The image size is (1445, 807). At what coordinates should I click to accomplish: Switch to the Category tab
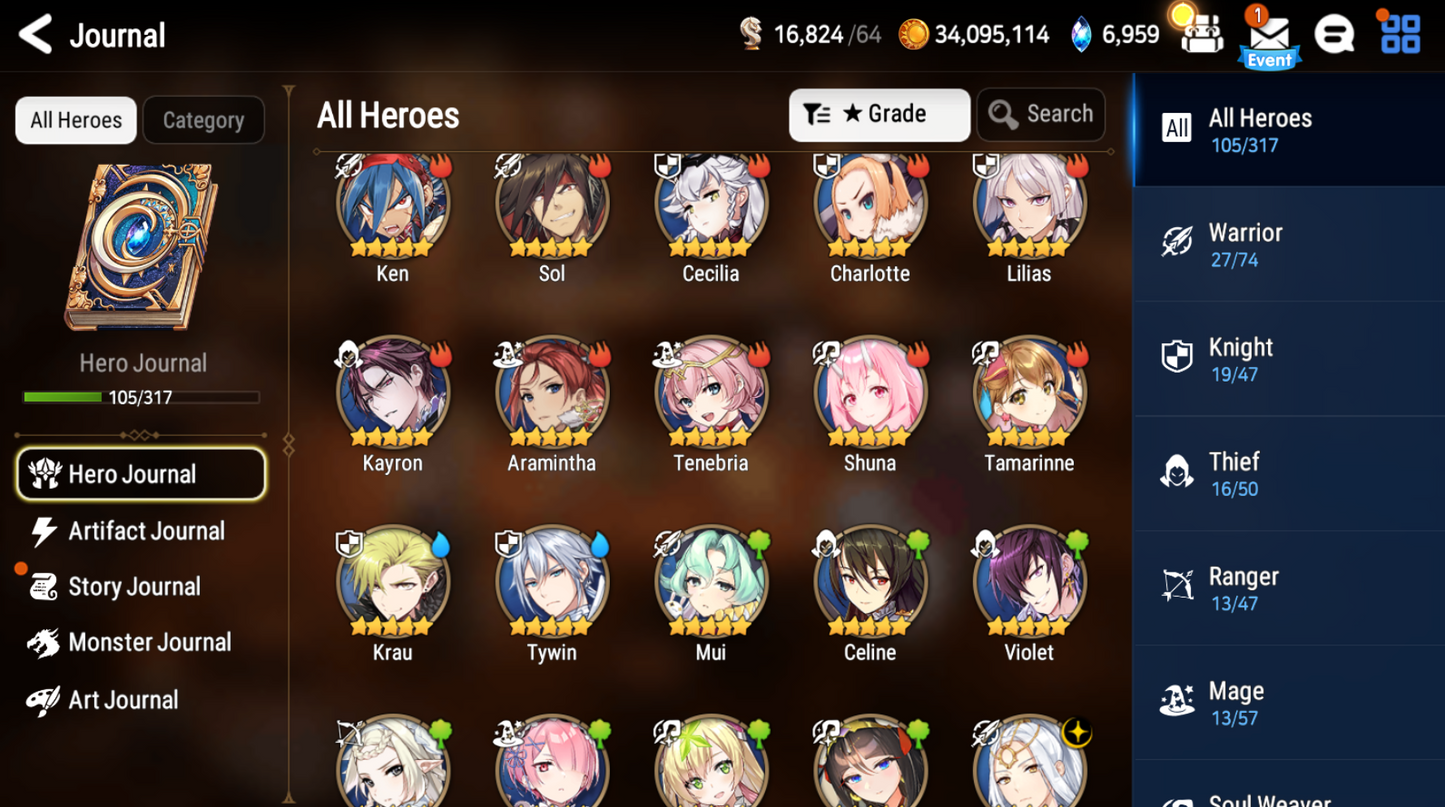pos(203,120)
